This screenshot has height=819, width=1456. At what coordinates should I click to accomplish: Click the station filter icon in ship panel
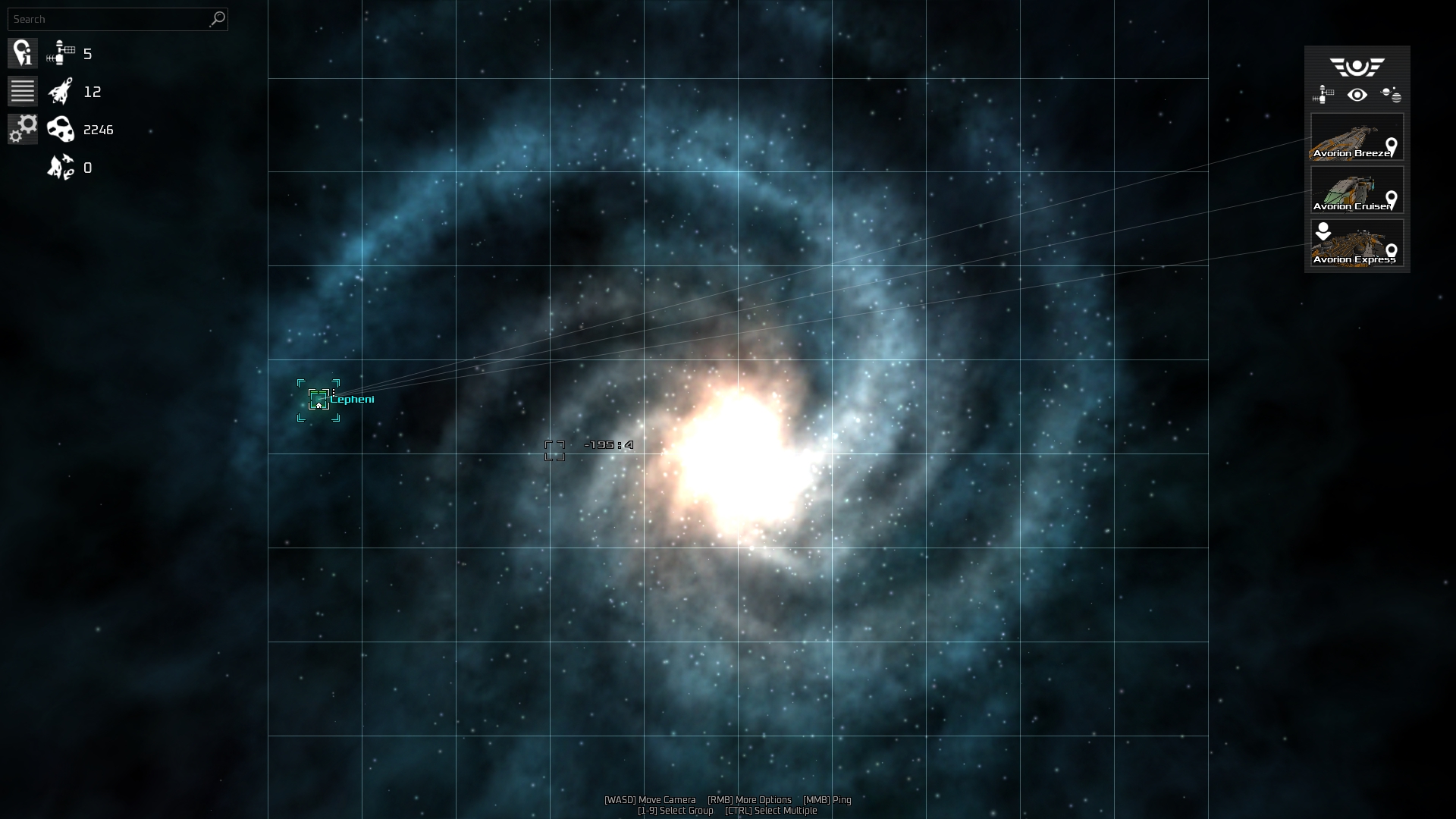[1323, 95]
